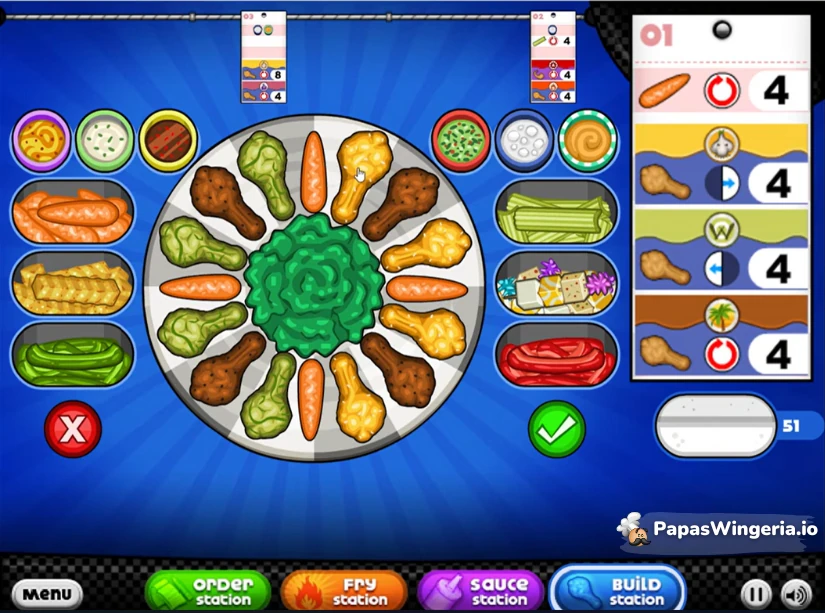Select the second hanging order ticket
The height and width of the screenshot is (613, 825).
[x=553, y=57]
